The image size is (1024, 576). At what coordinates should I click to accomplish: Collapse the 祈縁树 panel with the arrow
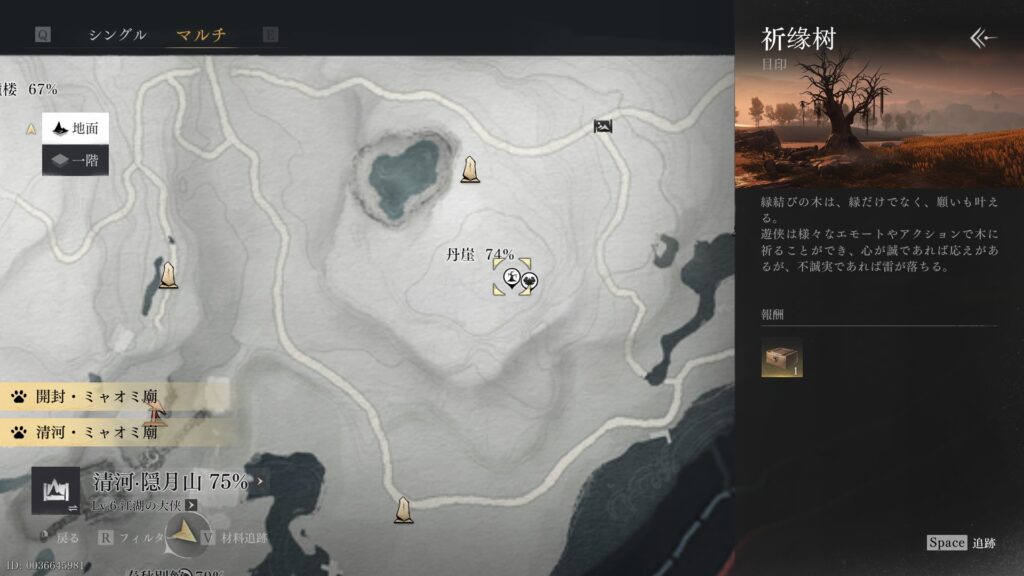[984, 38]
